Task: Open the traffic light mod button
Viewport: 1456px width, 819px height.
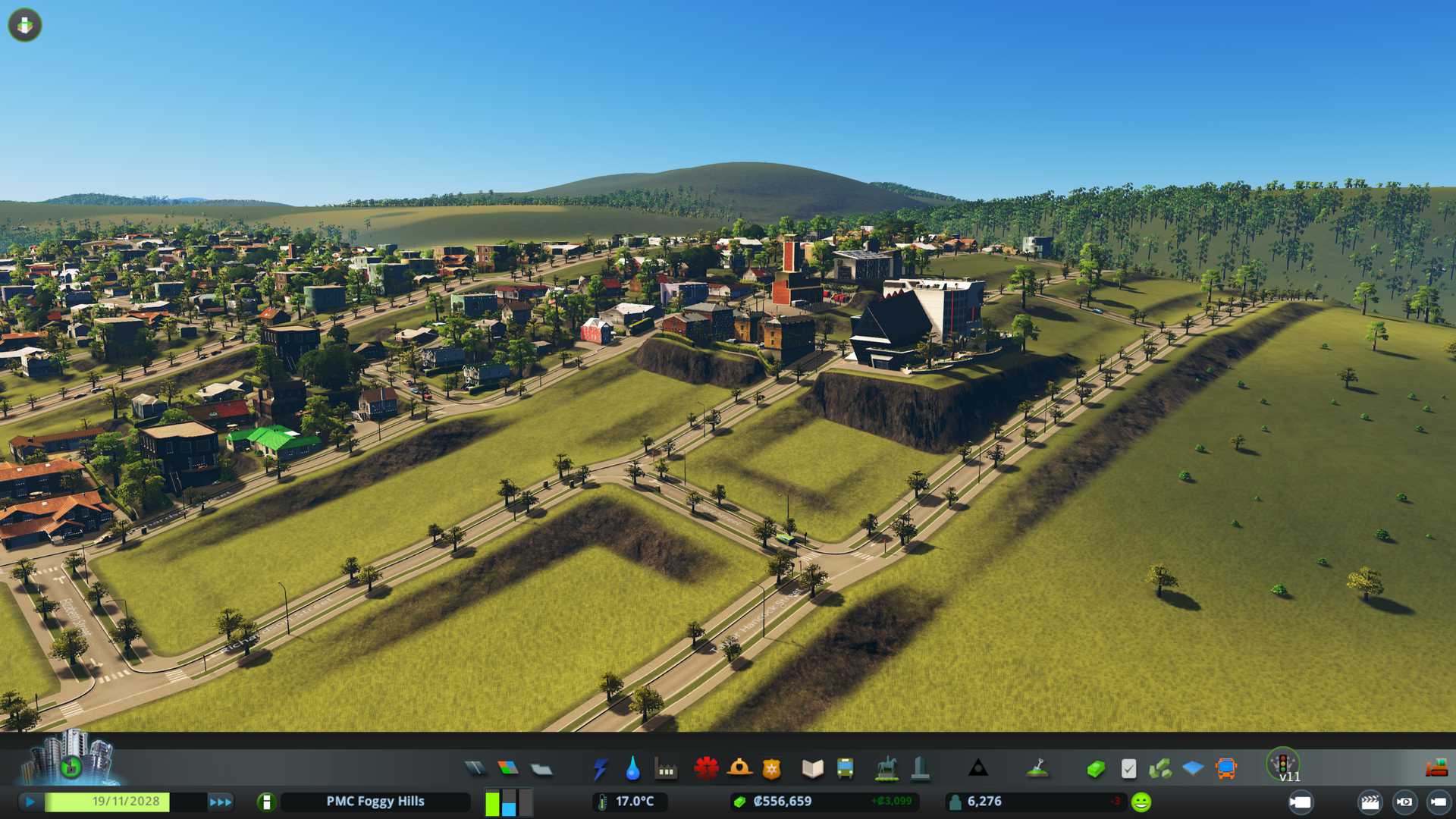Action: [x=1283, y=763]
